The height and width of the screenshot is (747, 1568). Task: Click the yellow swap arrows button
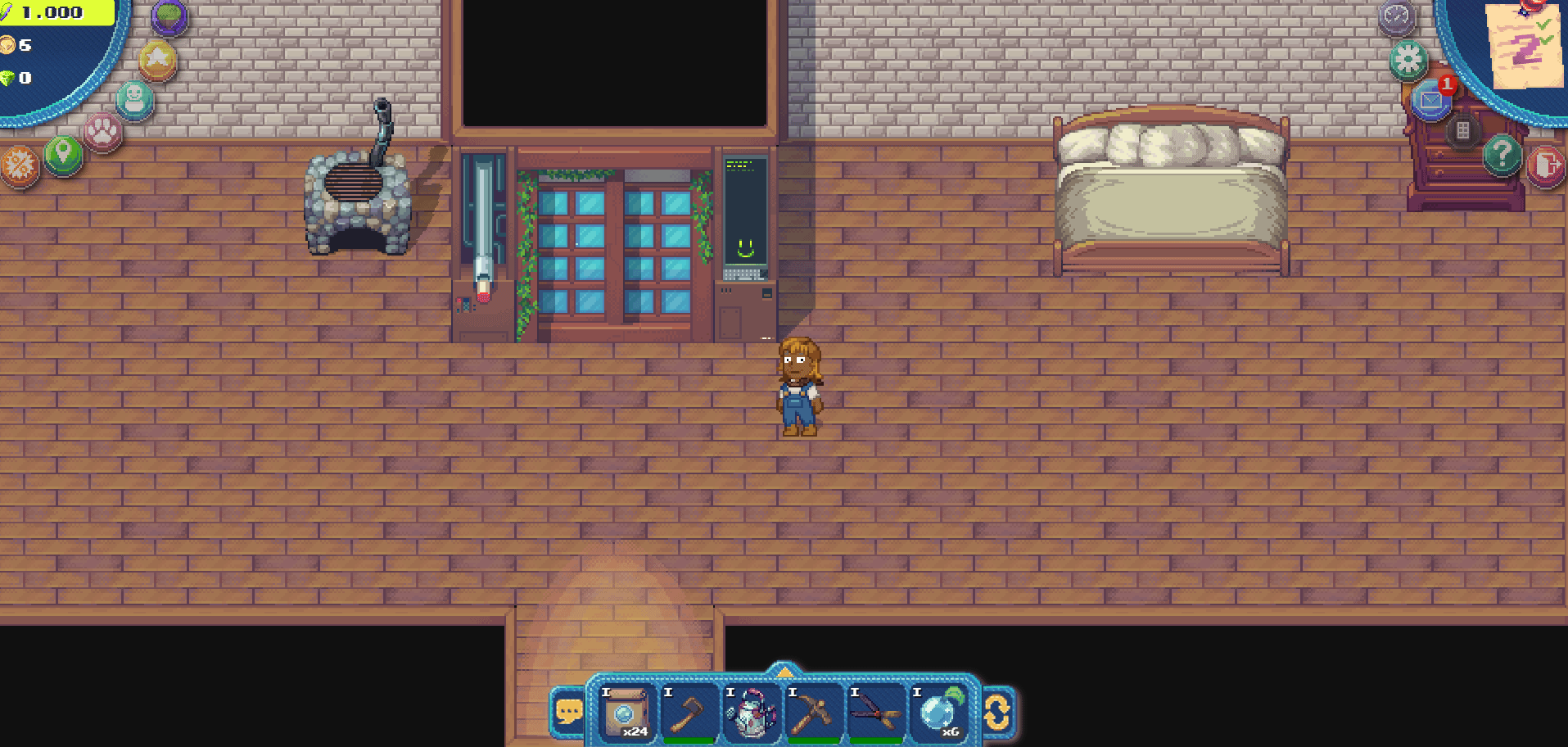pyautogui.click(x=996, y=711)
